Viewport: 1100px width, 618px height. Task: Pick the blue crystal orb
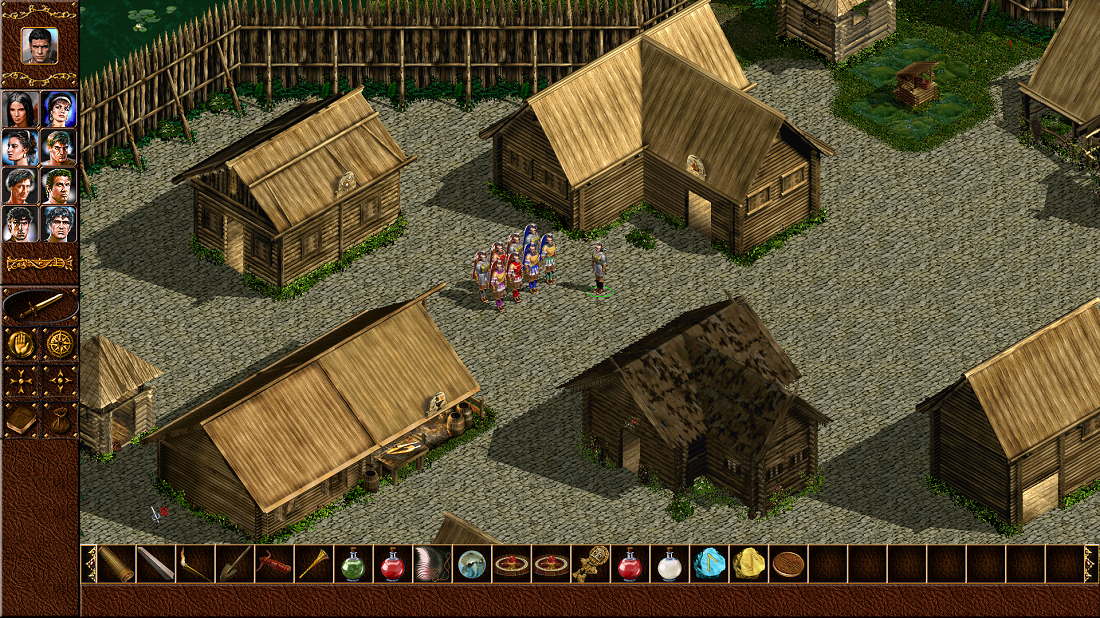pyautogui.click(x=471, y=564)
